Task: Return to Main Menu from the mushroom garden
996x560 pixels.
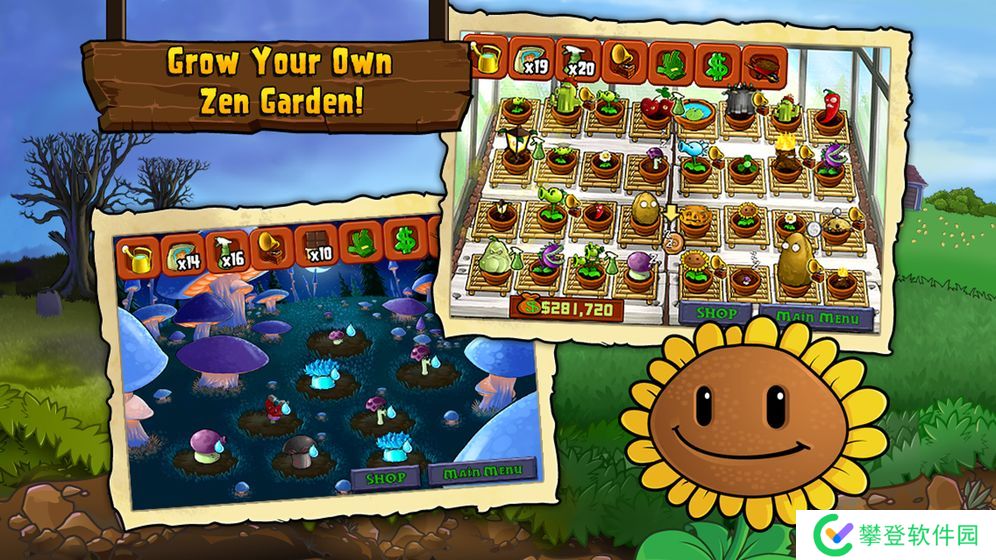Action: point(480,470)
